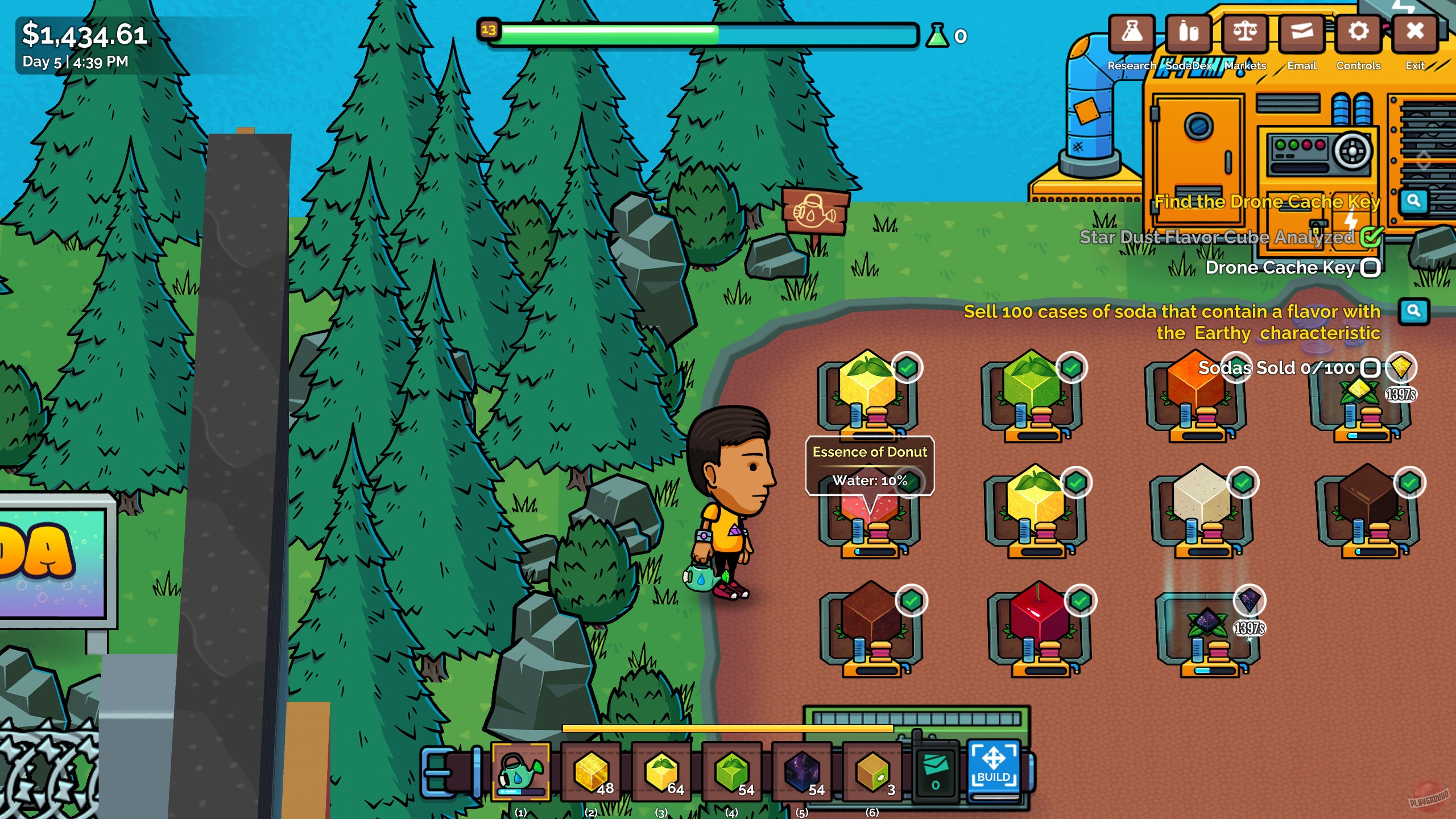This screenshot has width=1456, height=819.
Task: Toggle the Drone Cache Key objective checkbox
Action: (x=1371, y=267)
